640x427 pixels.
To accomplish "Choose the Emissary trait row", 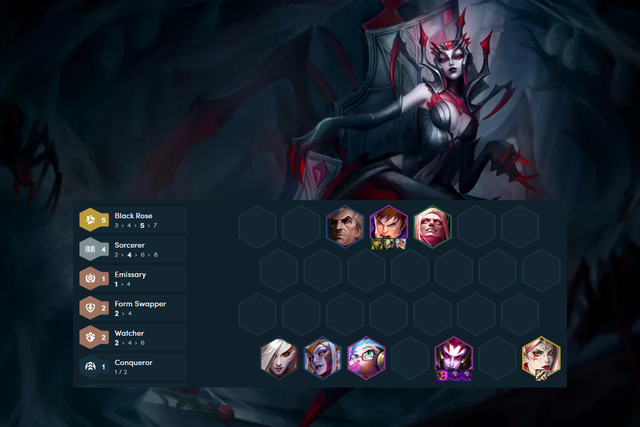I will 132,278.
